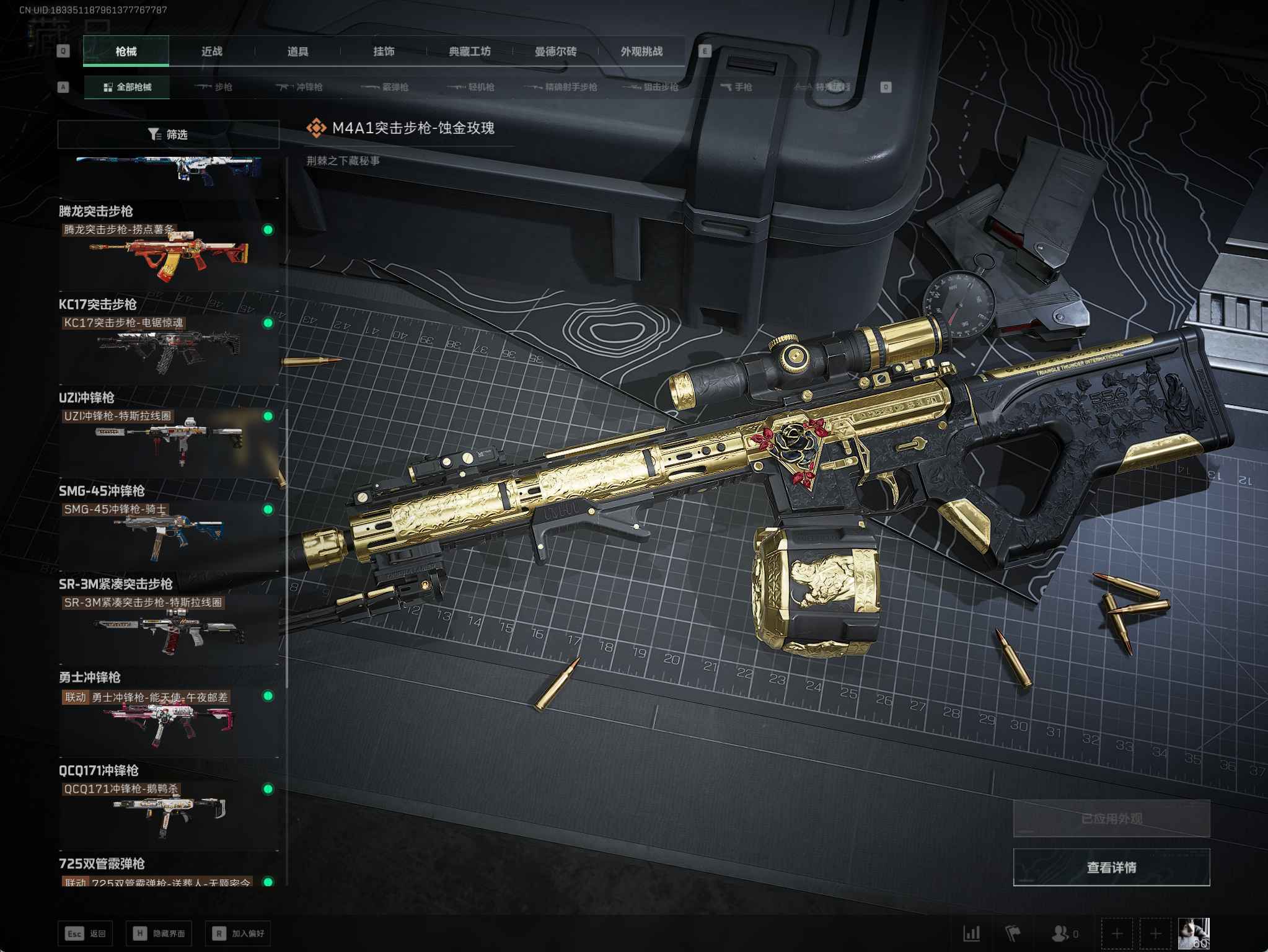1268x952 pixels.
Task: Open the player avatar profile
Action: click(1193, 933)
